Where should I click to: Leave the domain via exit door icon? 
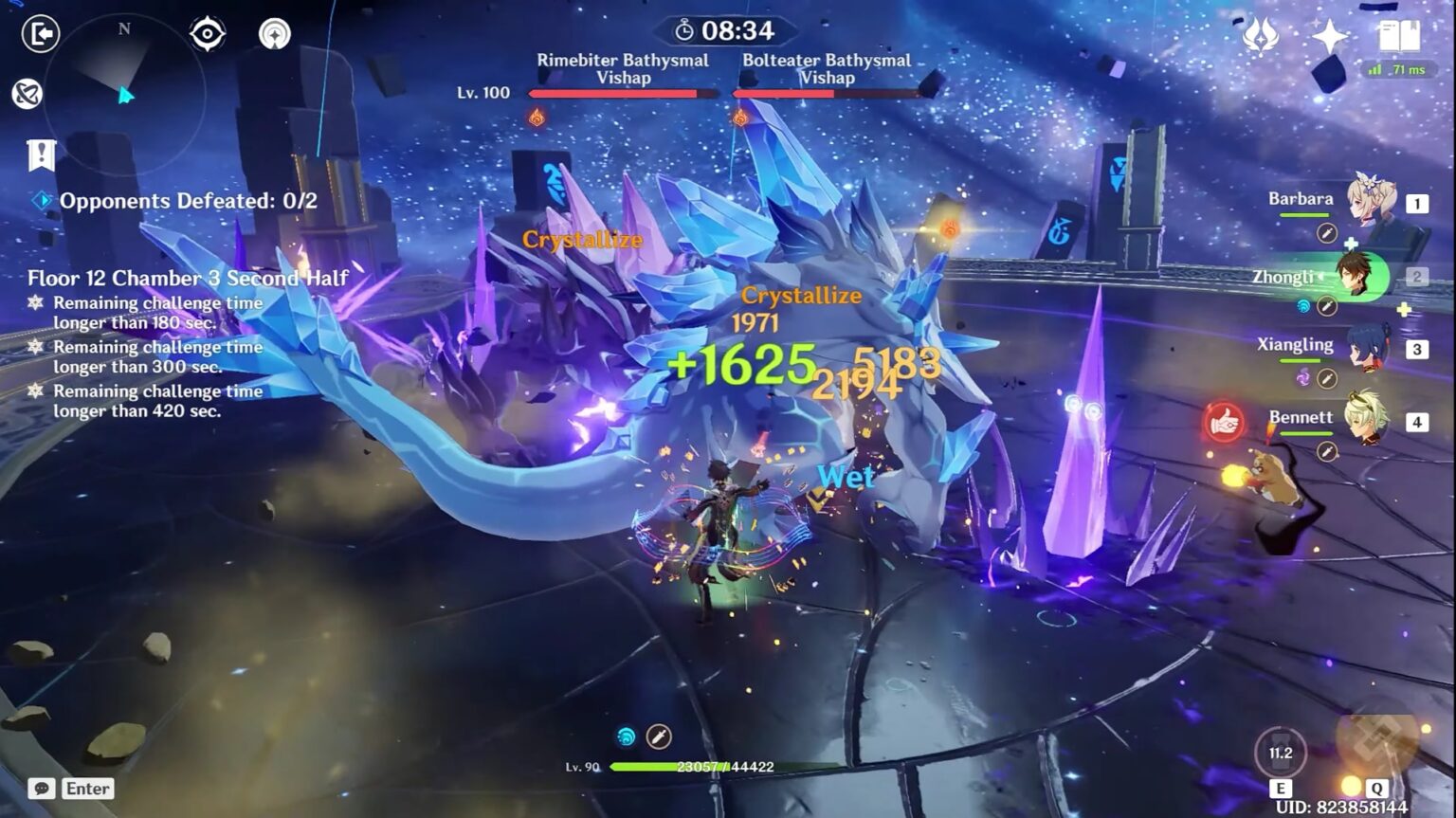tap(41, 34)
